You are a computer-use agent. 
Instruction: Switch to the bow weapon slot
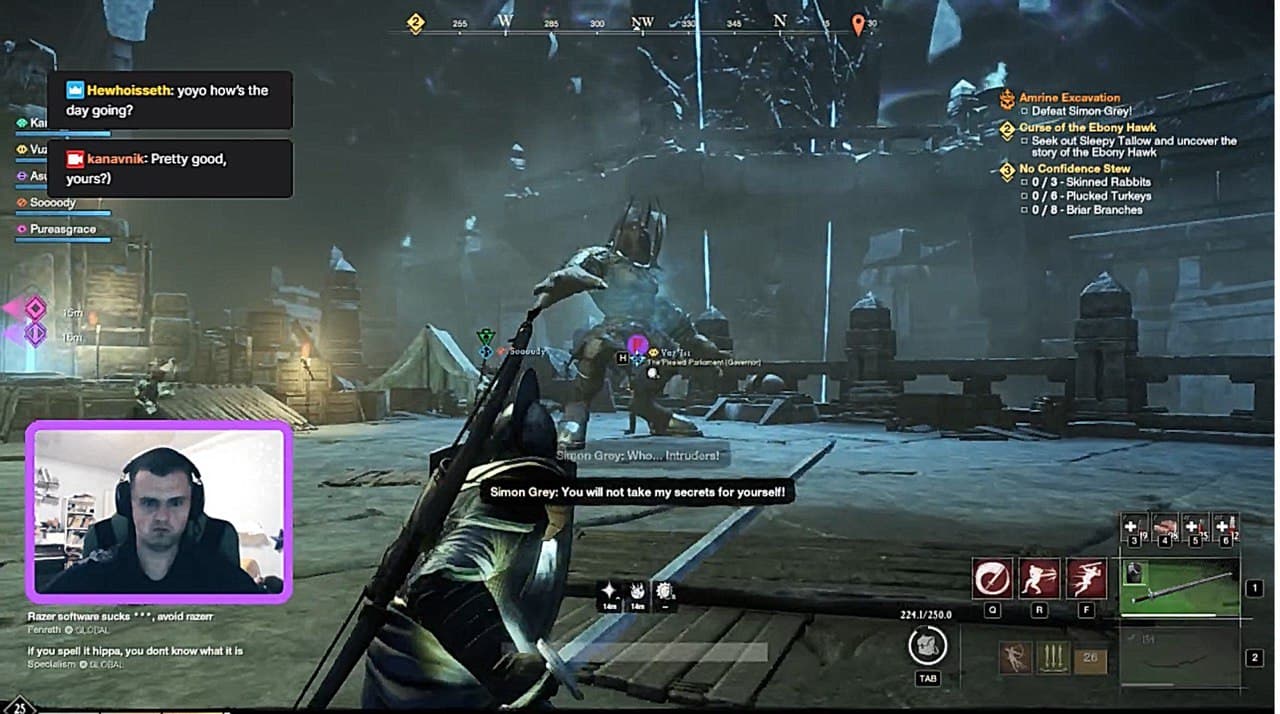point(1179,657)
